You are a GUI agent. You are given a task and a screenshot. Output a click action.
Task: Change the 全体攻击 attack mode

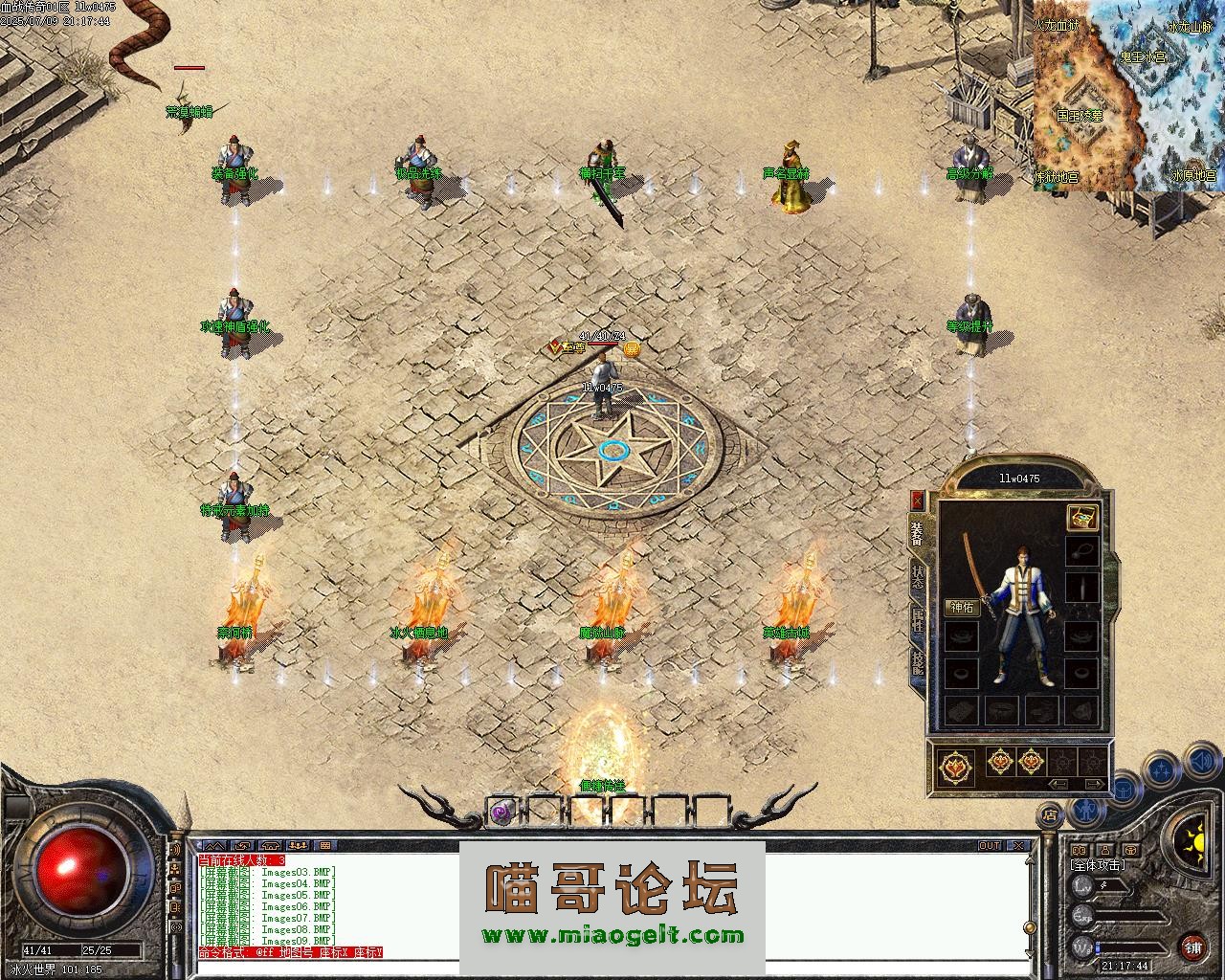[1098, 865]
